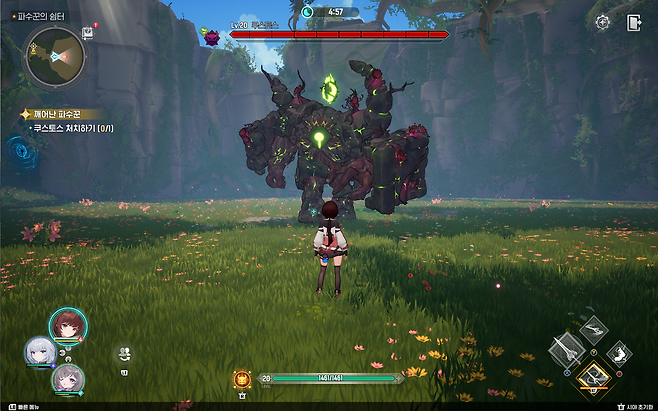
Task: Select the brown-haired character portrait
Action: coord(68,325)
